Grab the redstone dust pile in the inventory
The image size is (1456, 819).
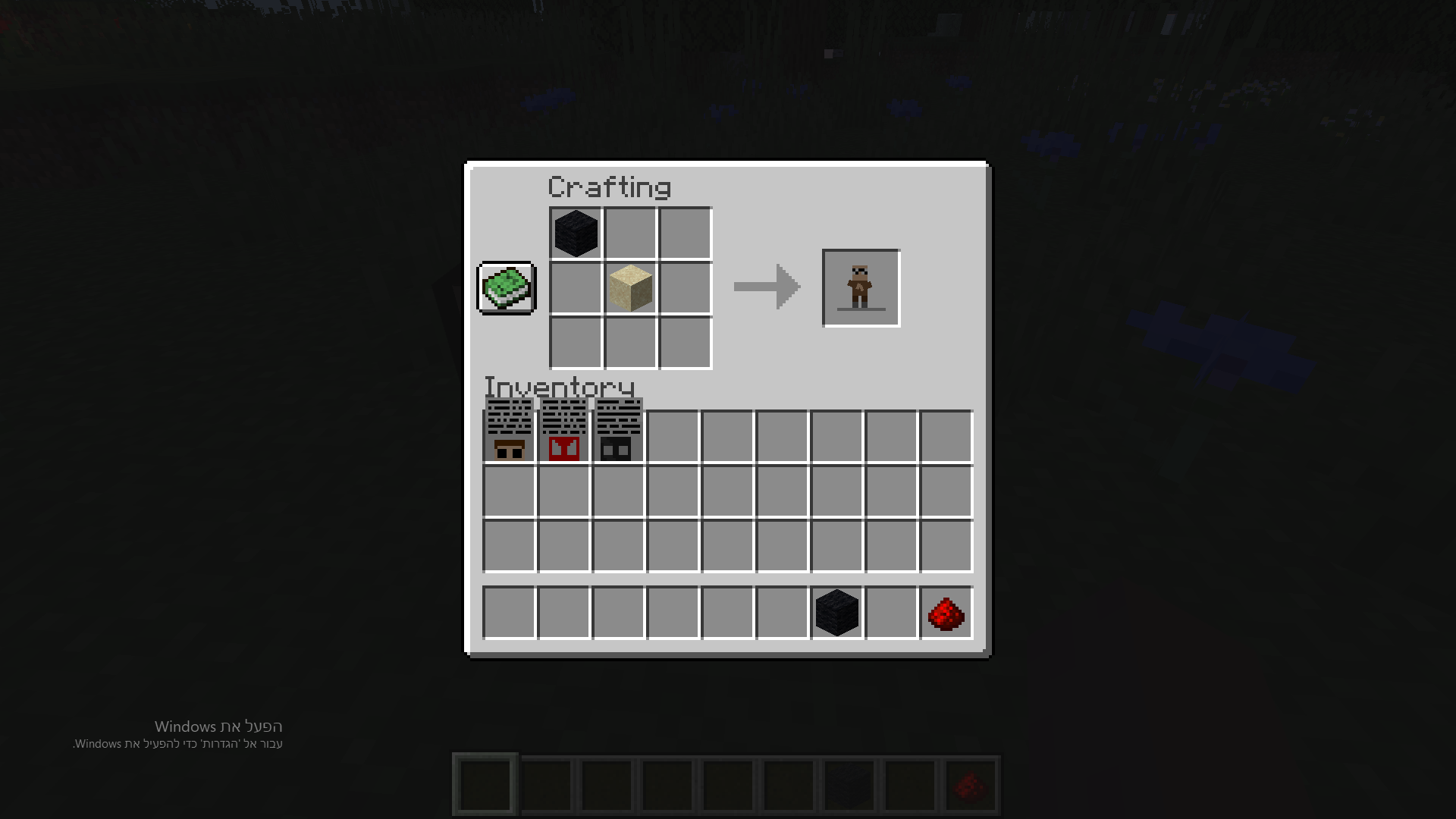coord(945,613)
